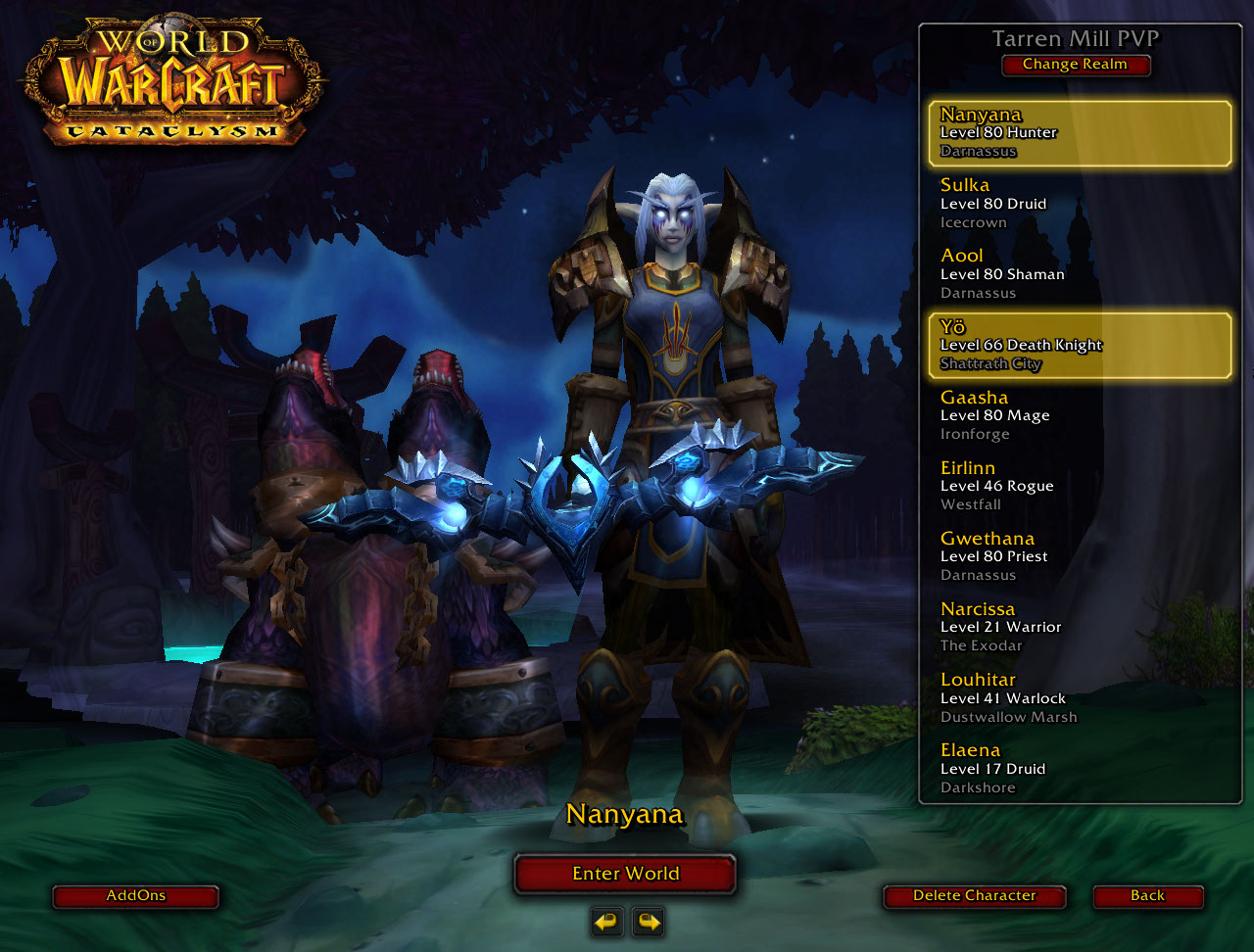
Task: Open the AddOns list
Action: 135,896
